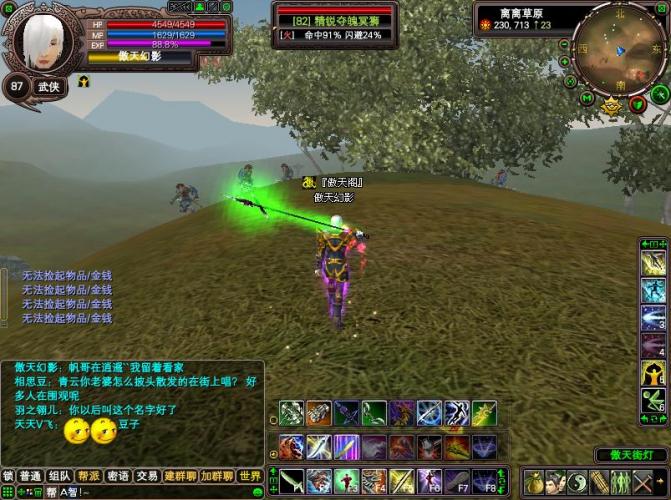Image resolution: width=671 pixels, height=500 pixels.
Task: Switch to the 世界 world chat tab
Action: [250, 476]
